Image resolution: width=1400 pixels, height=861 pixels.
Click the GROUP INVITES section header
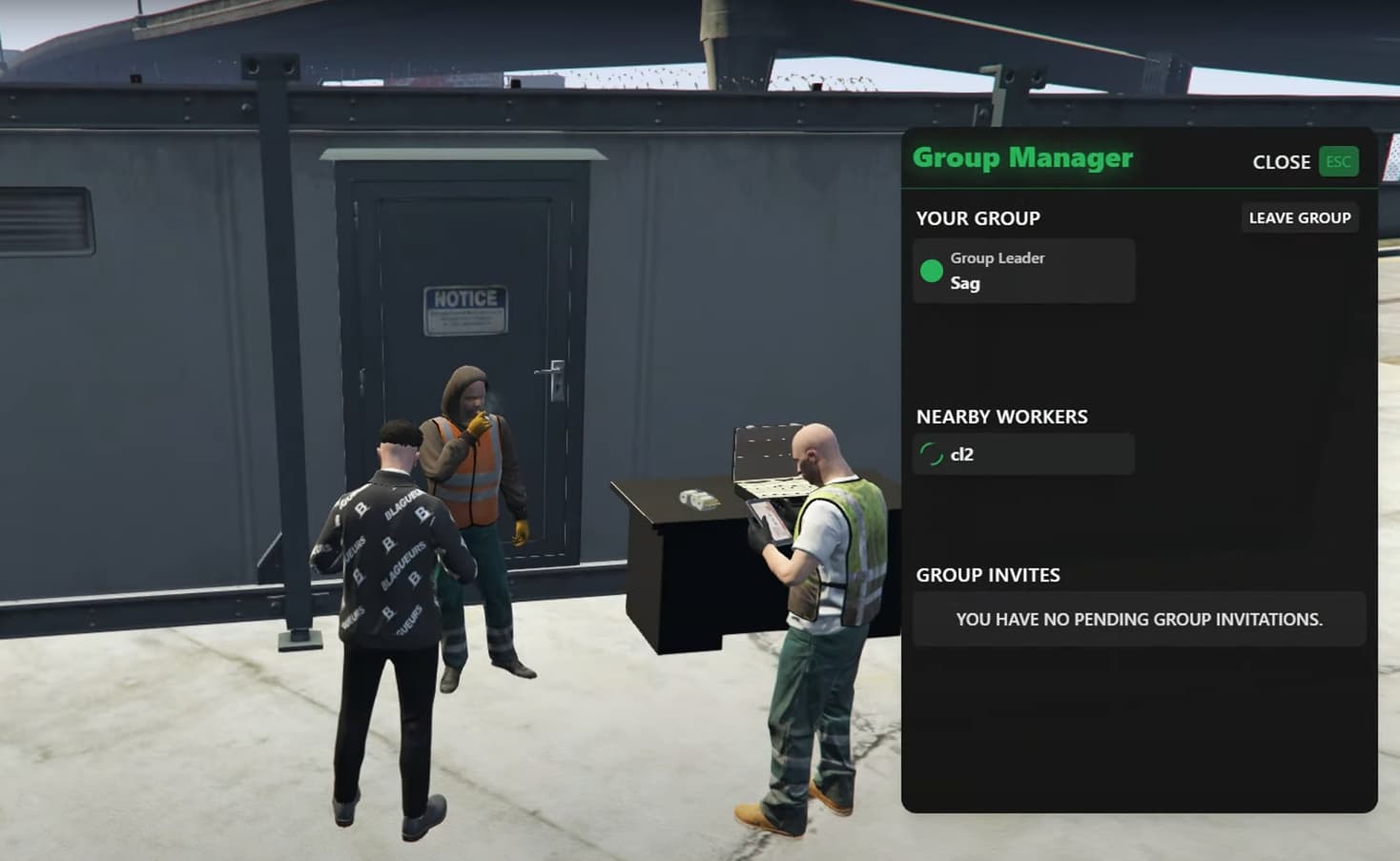click(988, 575)
